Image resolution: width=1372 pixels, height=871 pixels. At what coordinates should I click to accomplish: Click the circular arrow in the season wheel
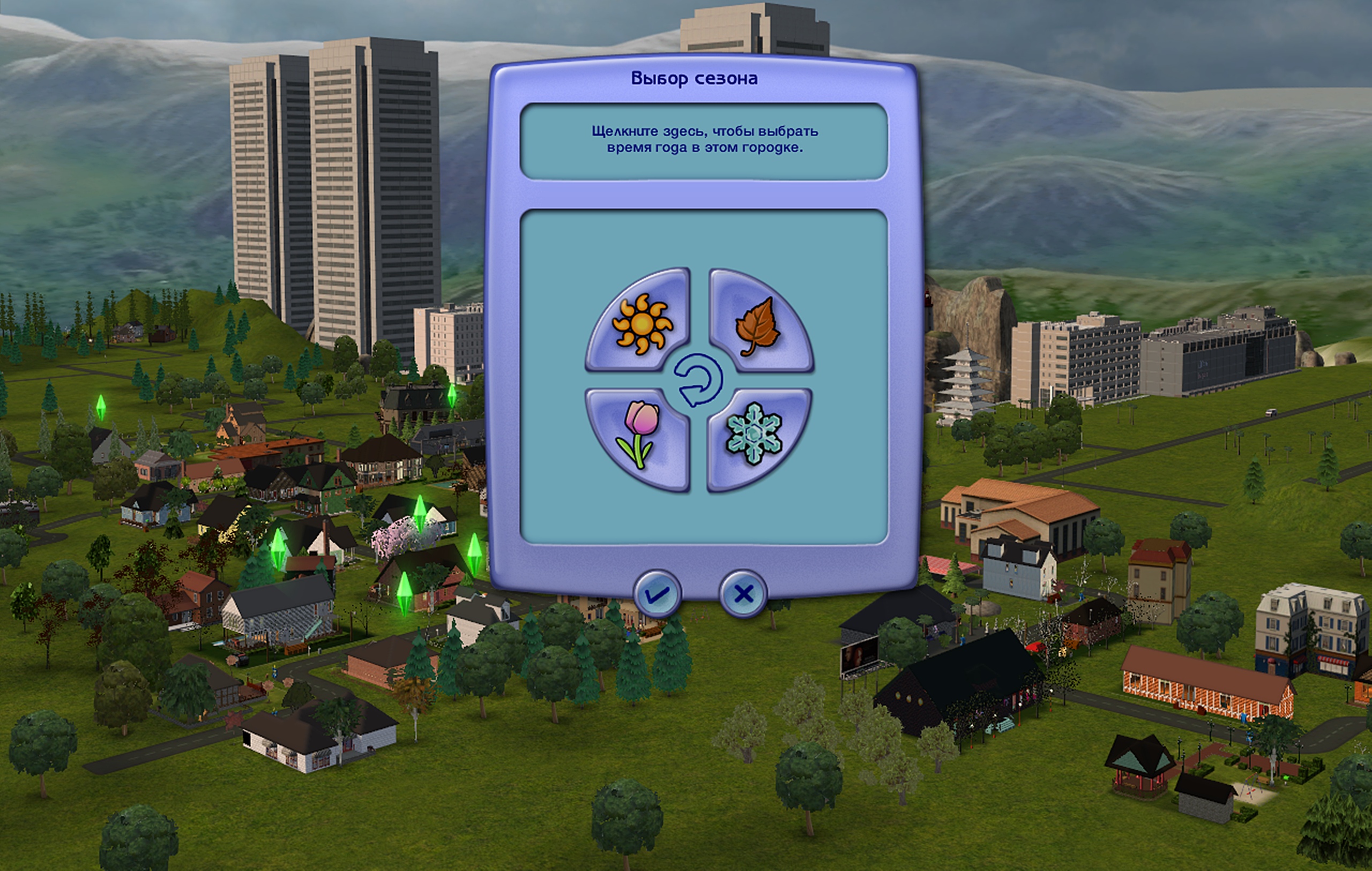698,380
